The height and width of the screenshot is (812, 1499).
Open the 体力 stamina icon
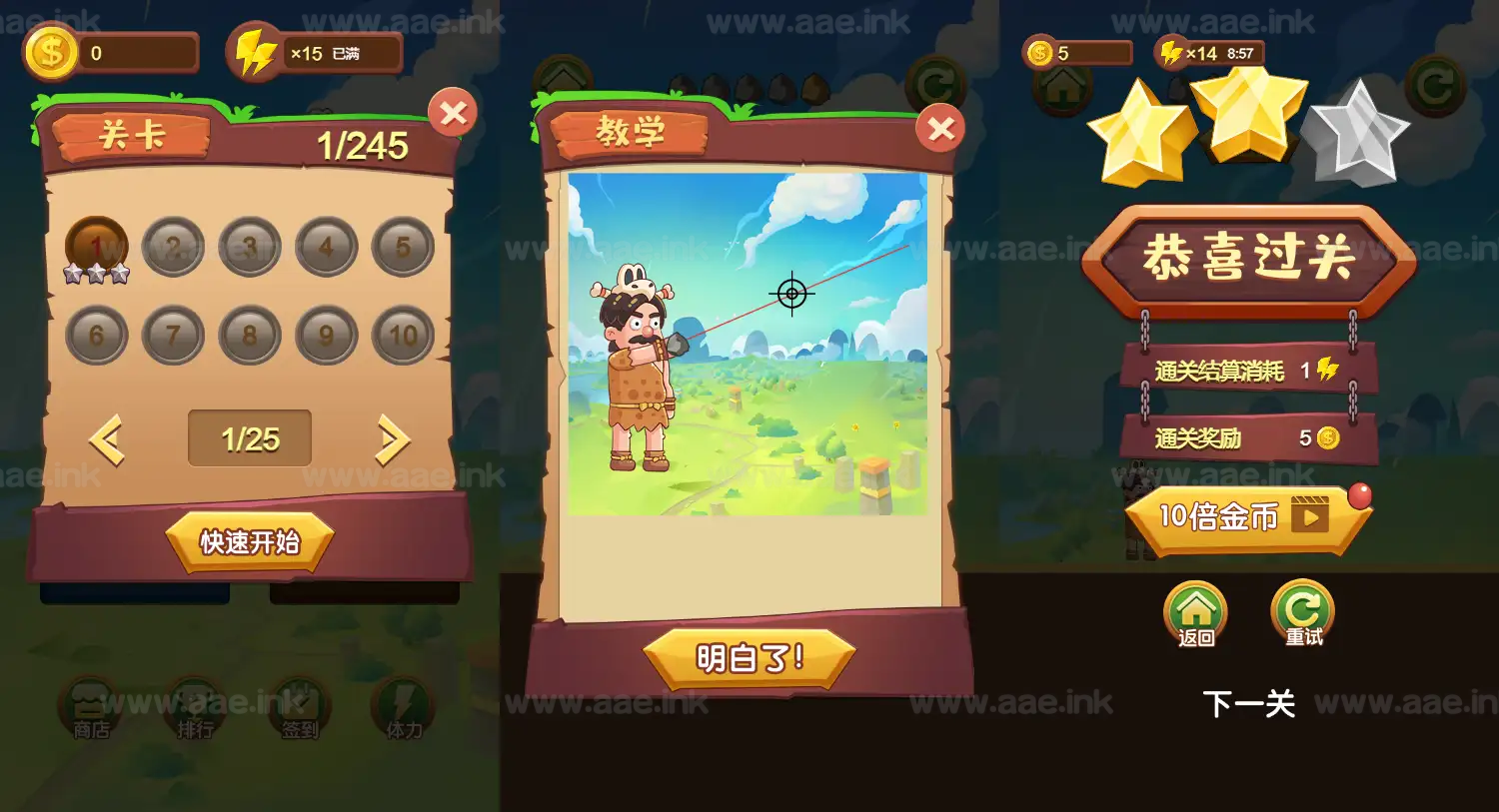point(402,712)
